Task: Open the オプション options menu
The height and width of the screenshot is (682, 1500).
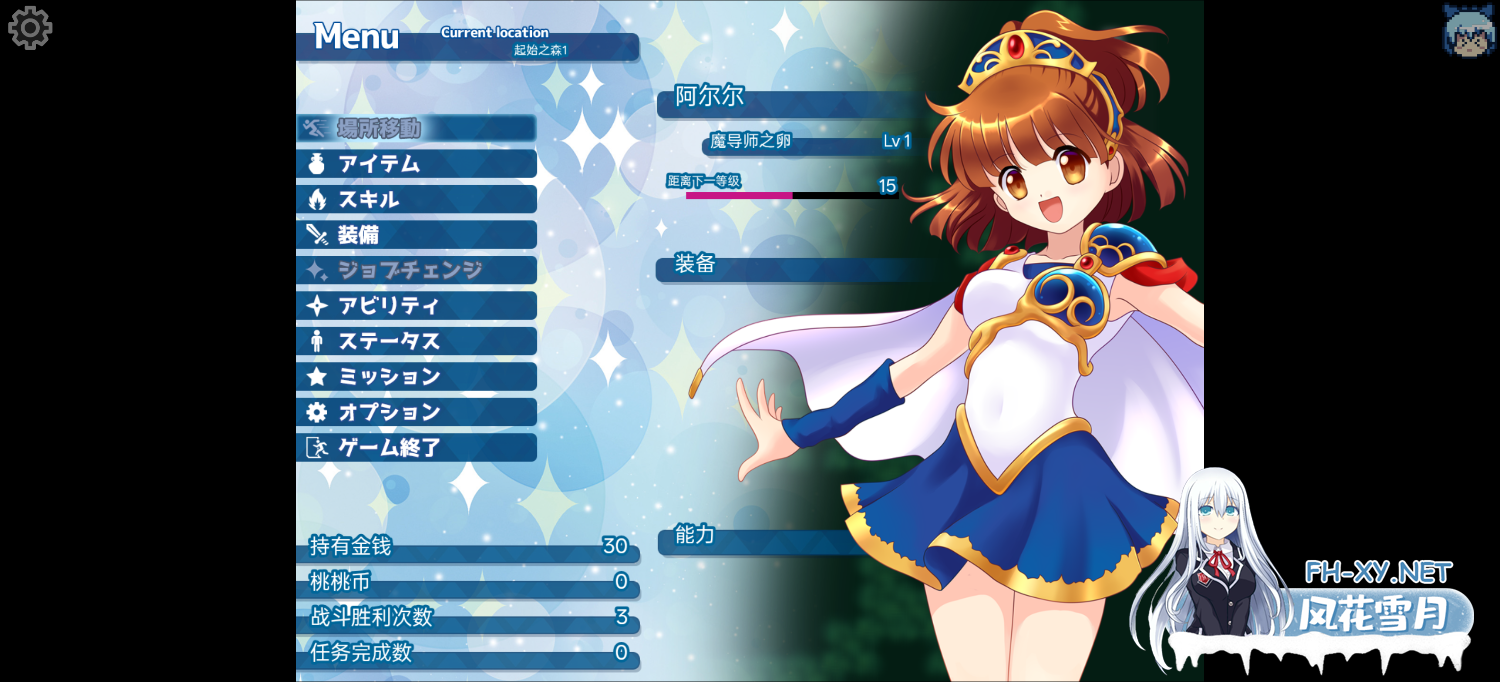Action: (x=416, y=412)
